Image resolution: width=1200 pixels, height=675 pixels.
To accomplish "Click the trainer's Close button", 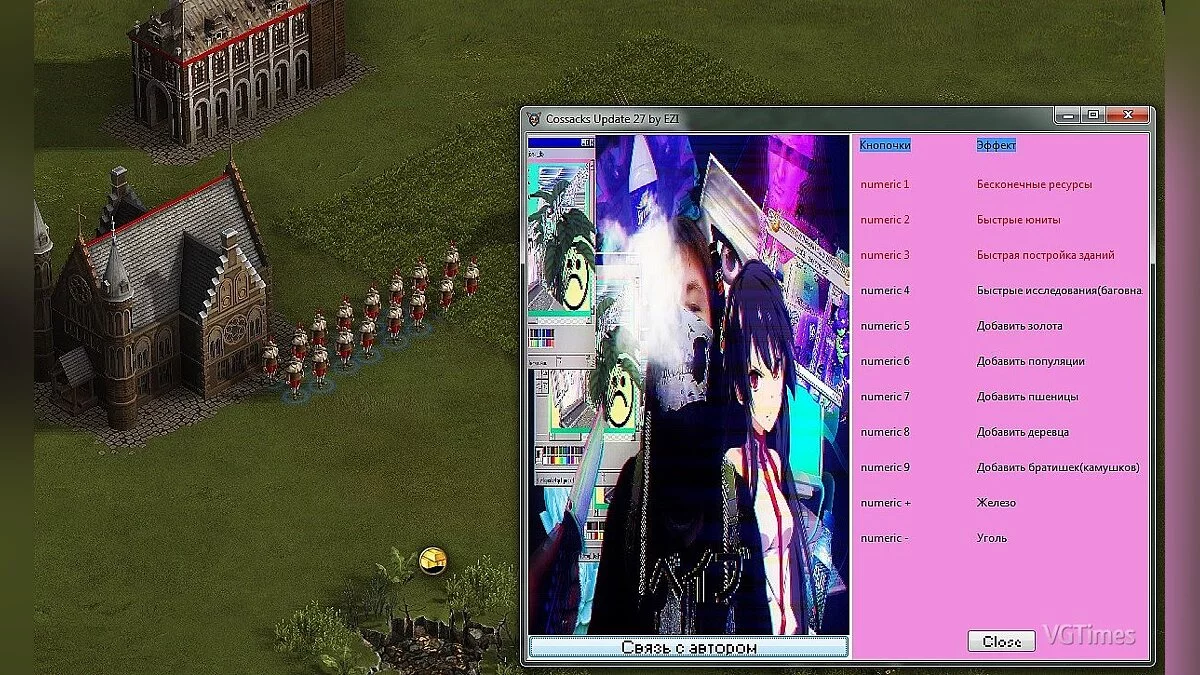I will click(x=1001, y=641).
